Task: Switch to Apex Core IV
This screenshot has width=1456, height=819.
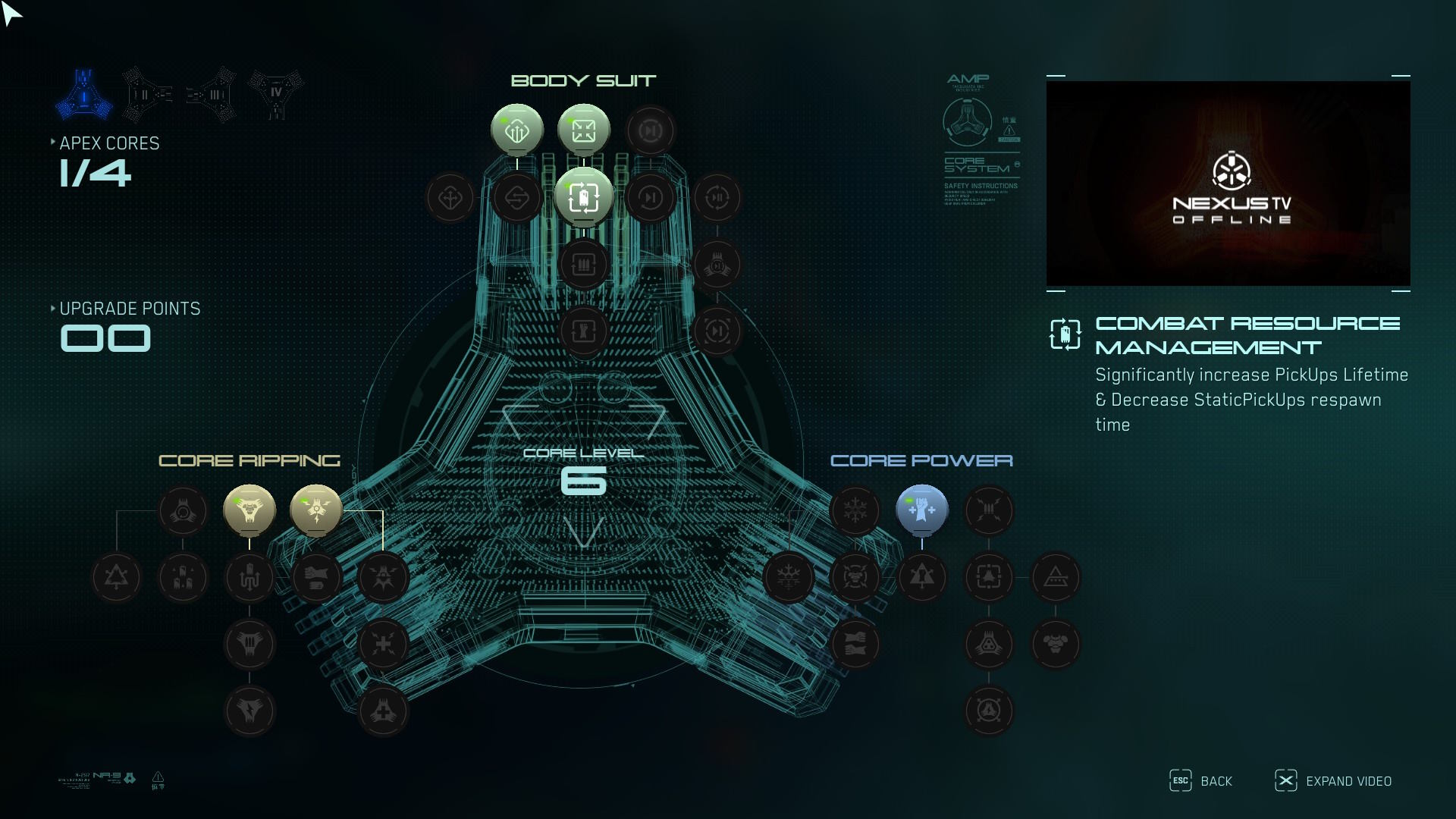Action: point(276,95)
